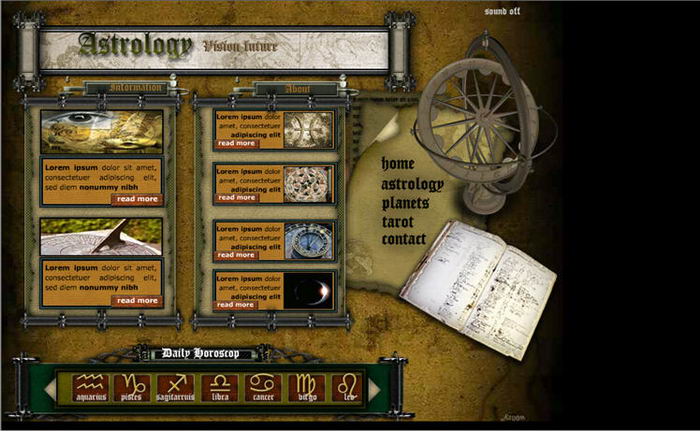Open the tarot section

tap(398, 221)
